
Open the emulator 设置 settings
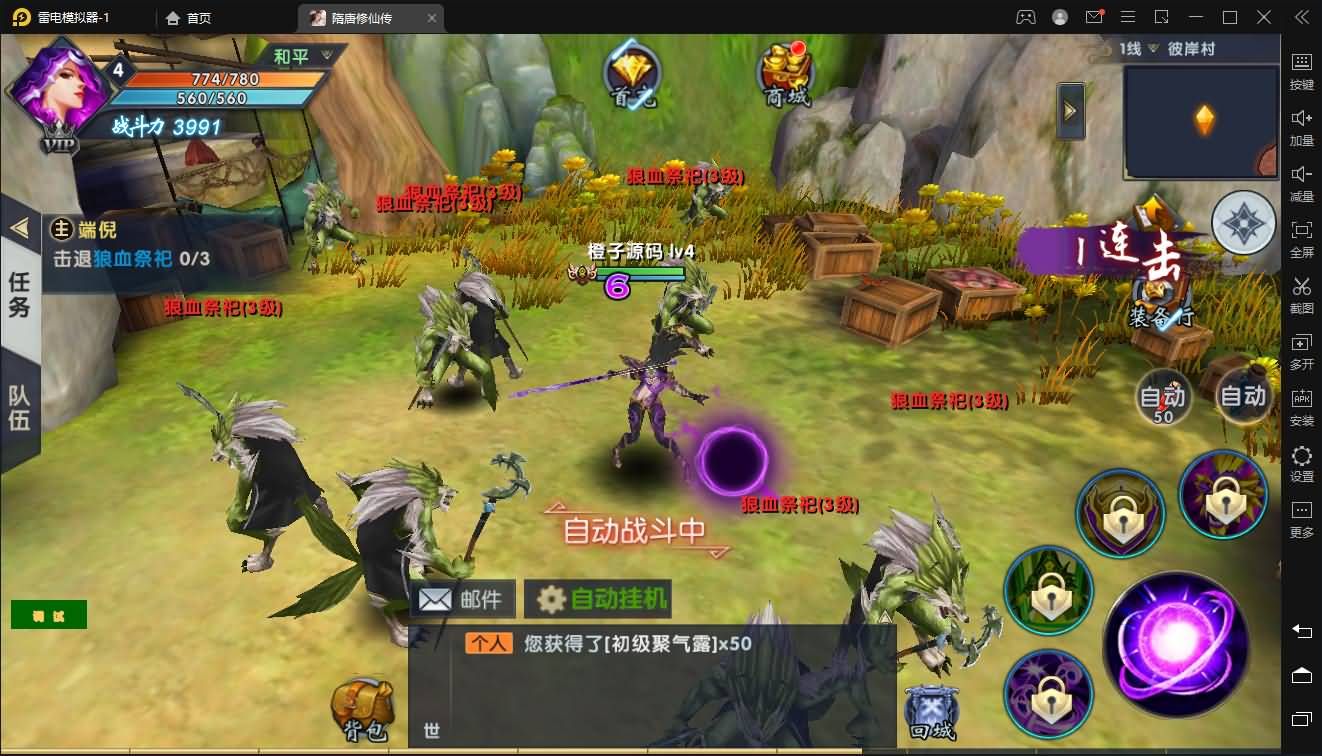[1301, 463]
